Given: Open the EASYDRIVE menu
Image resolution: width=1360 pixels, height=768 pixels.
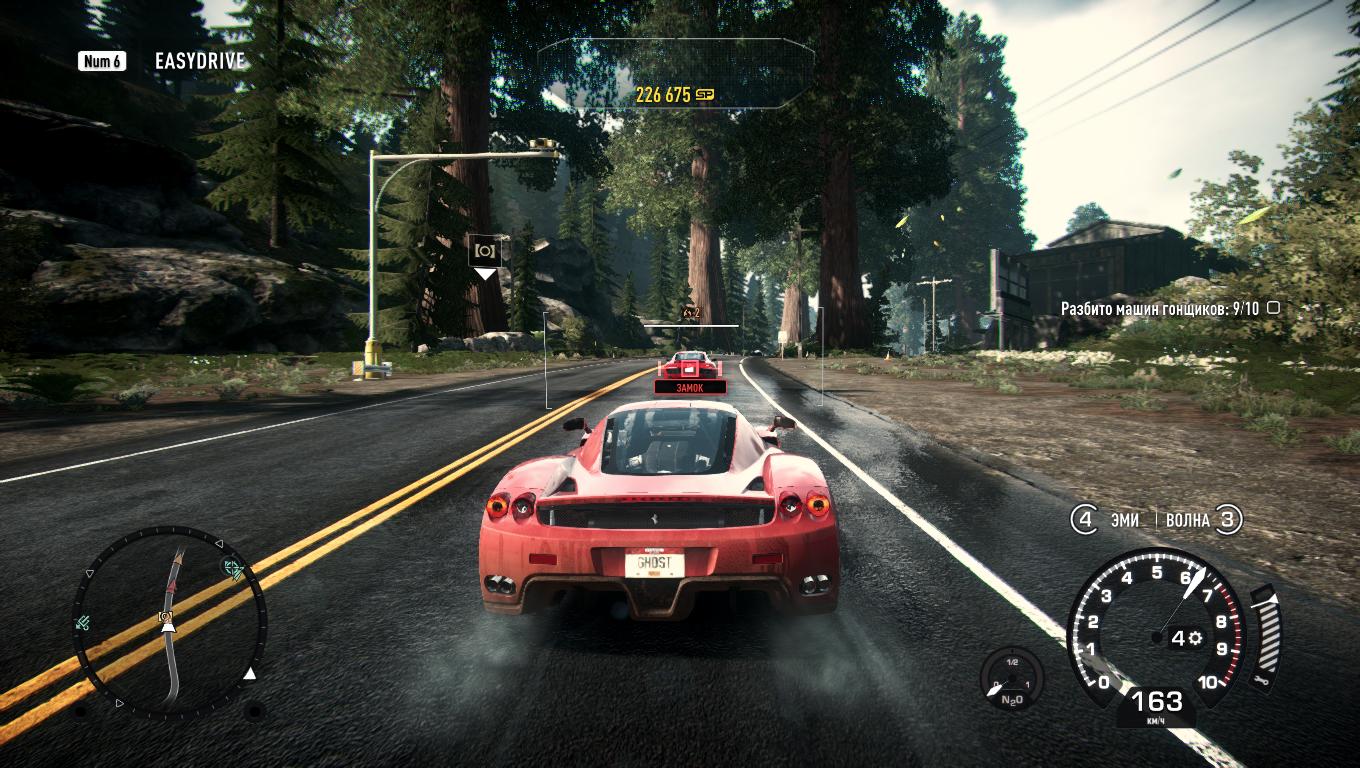Looking at the screenshot, I should tap(197, 60).
